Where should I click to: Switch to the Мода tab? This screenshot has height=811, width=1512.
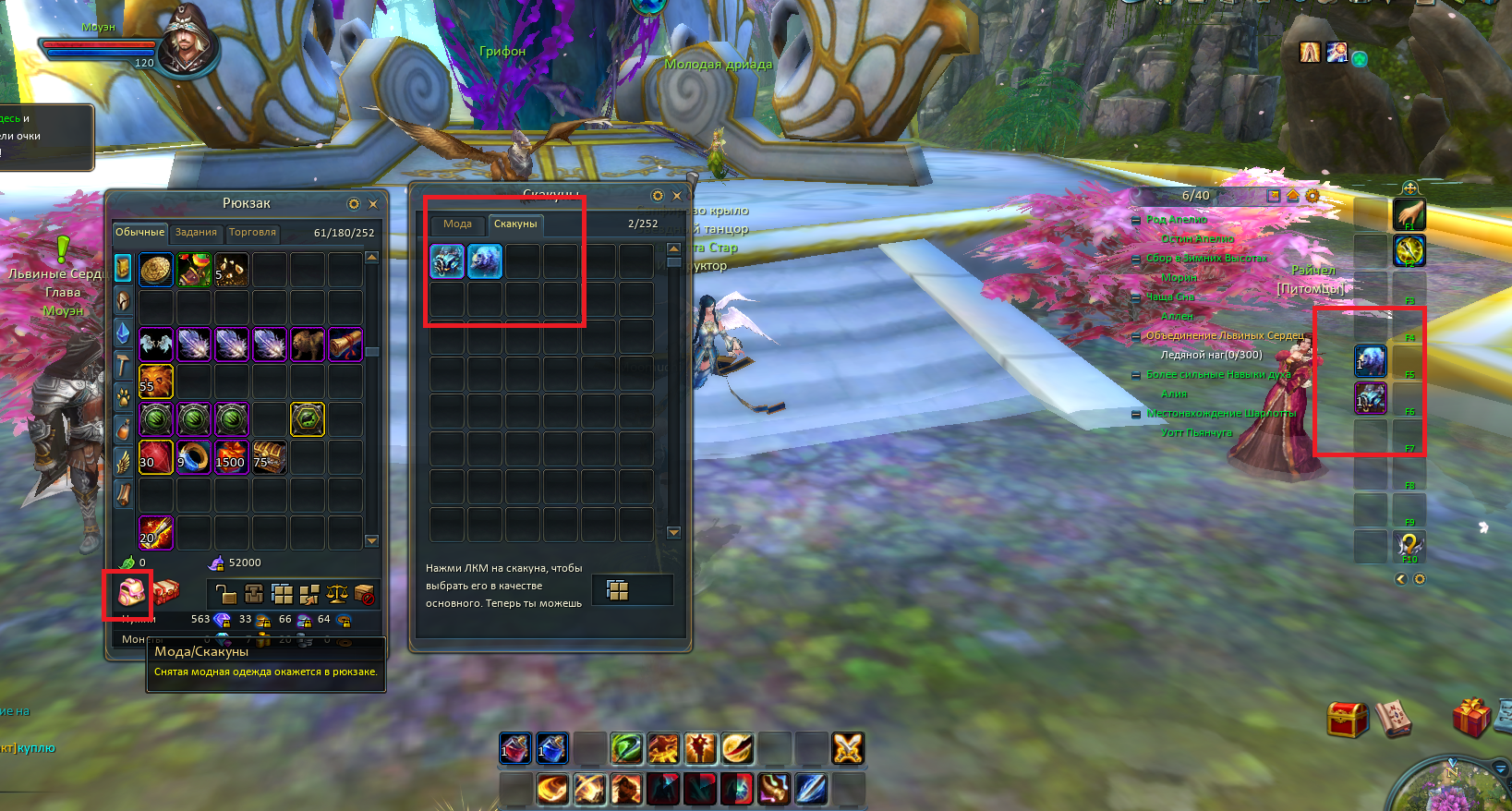click(457, 224)
